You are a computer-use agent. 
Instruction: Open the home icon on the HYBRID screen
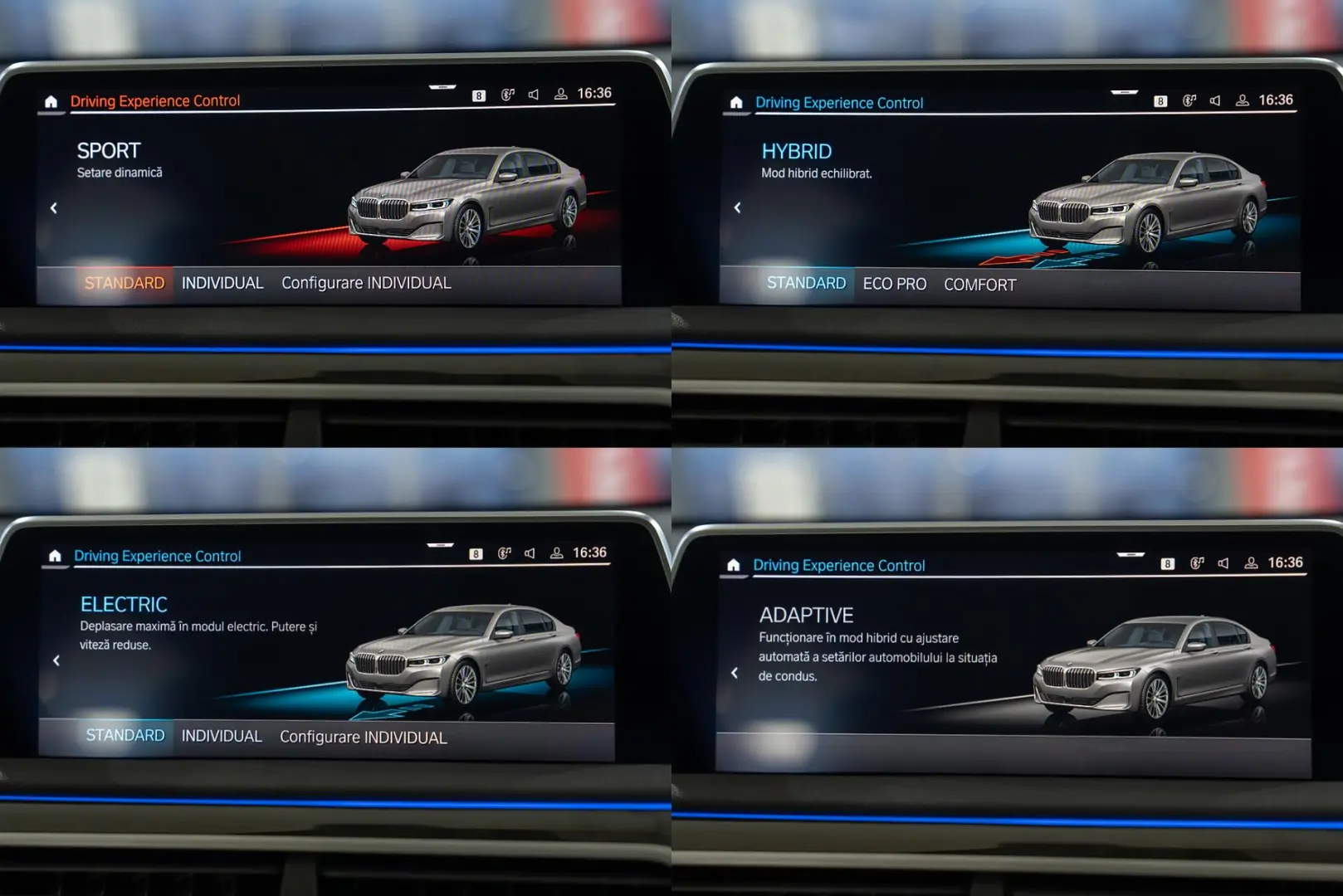(736, 101)
